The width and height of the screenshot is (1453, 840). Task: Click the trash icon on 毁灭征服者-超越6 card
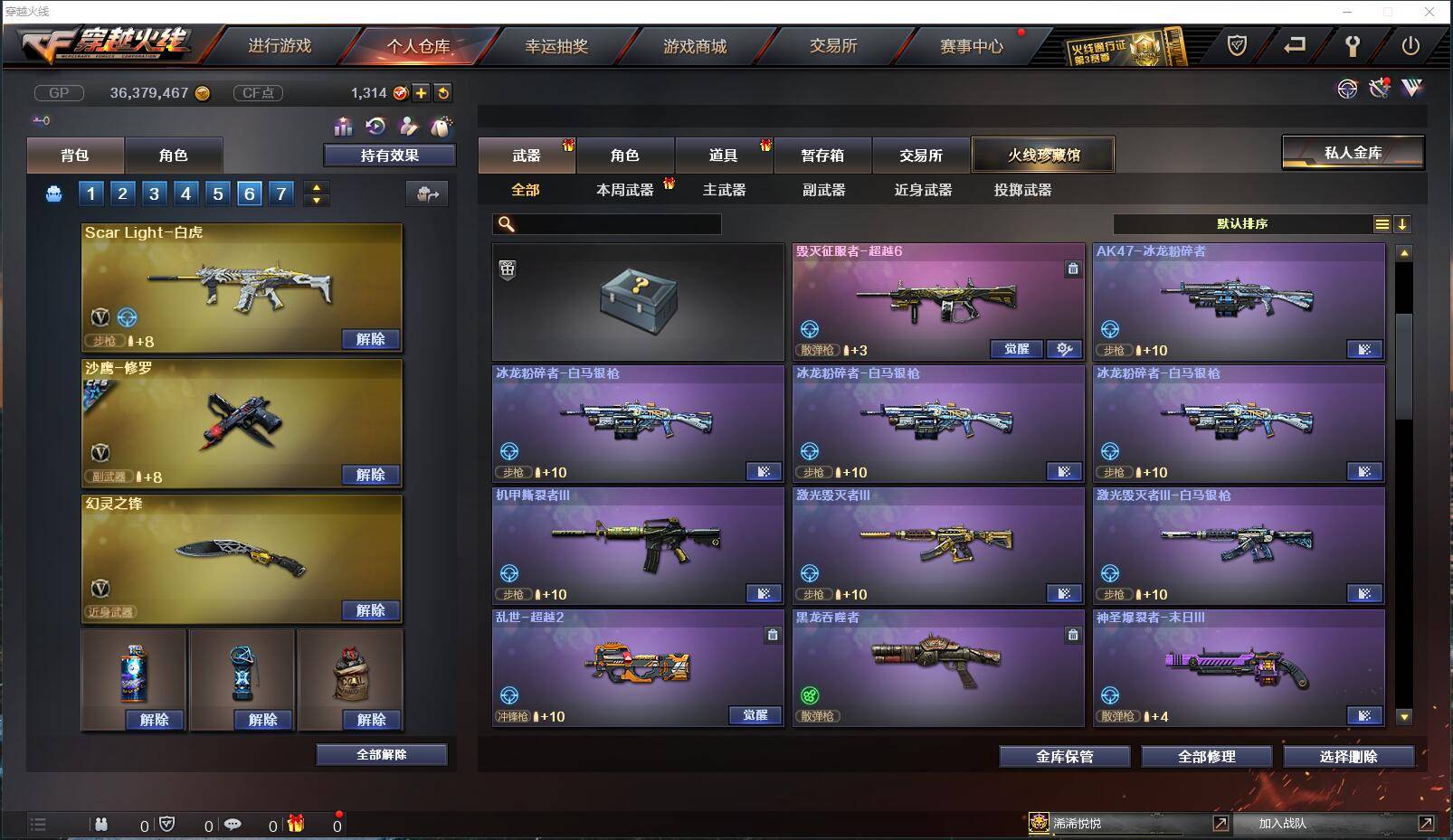(1073, 269)
